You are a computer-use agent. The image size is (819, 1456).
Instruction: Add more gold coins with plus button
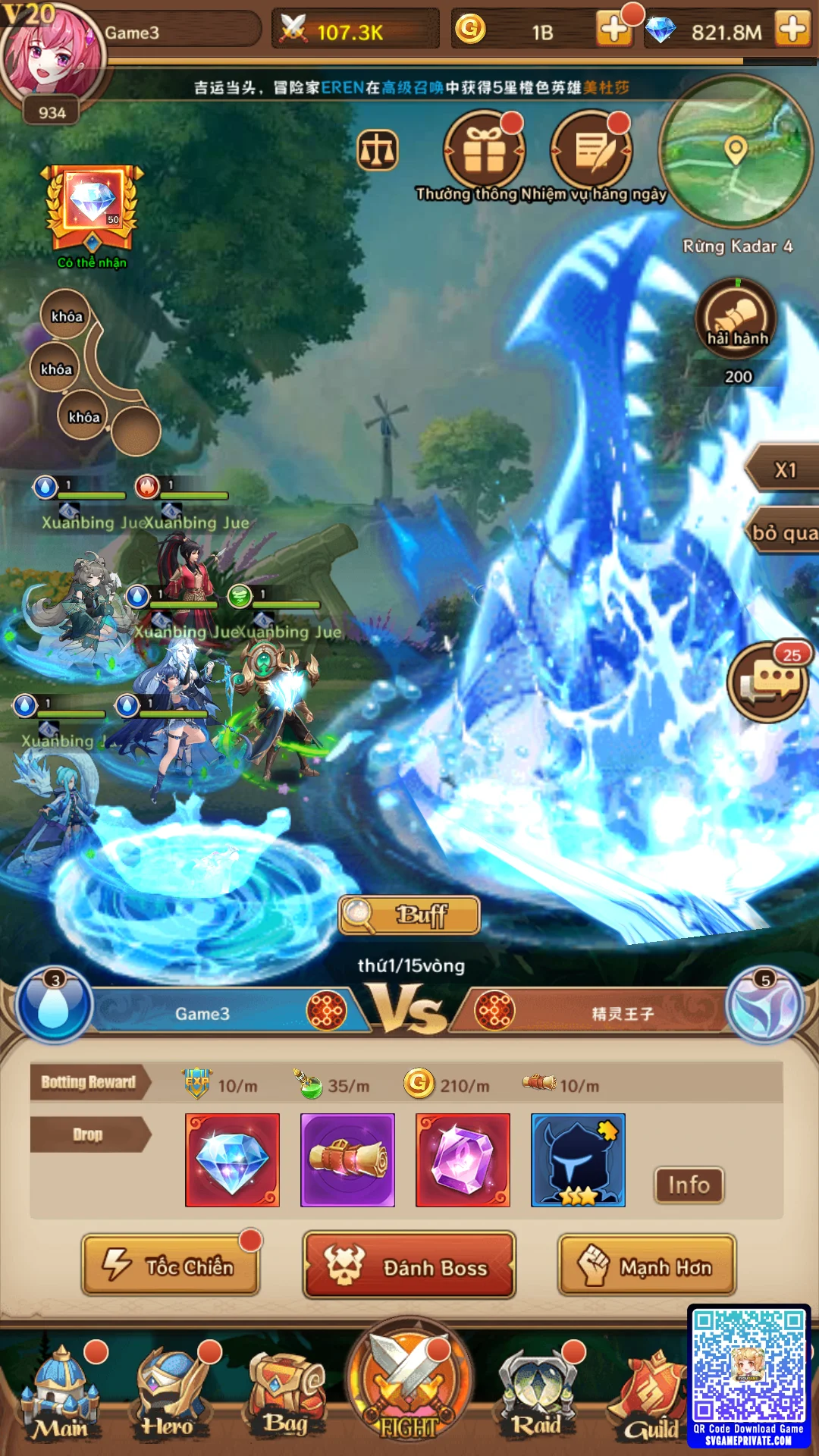(x=613, y=30)
